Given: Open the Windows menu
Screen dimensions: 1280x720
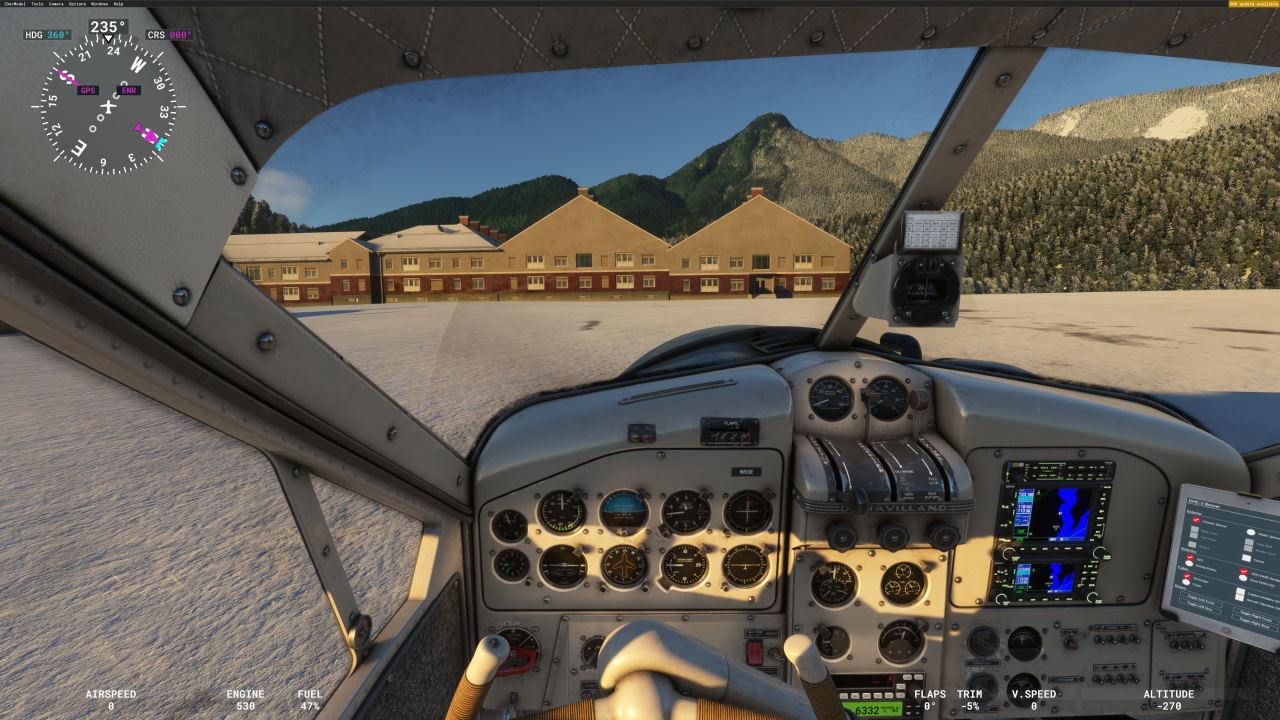Looking at the screenshot, I should coord(99,4).
